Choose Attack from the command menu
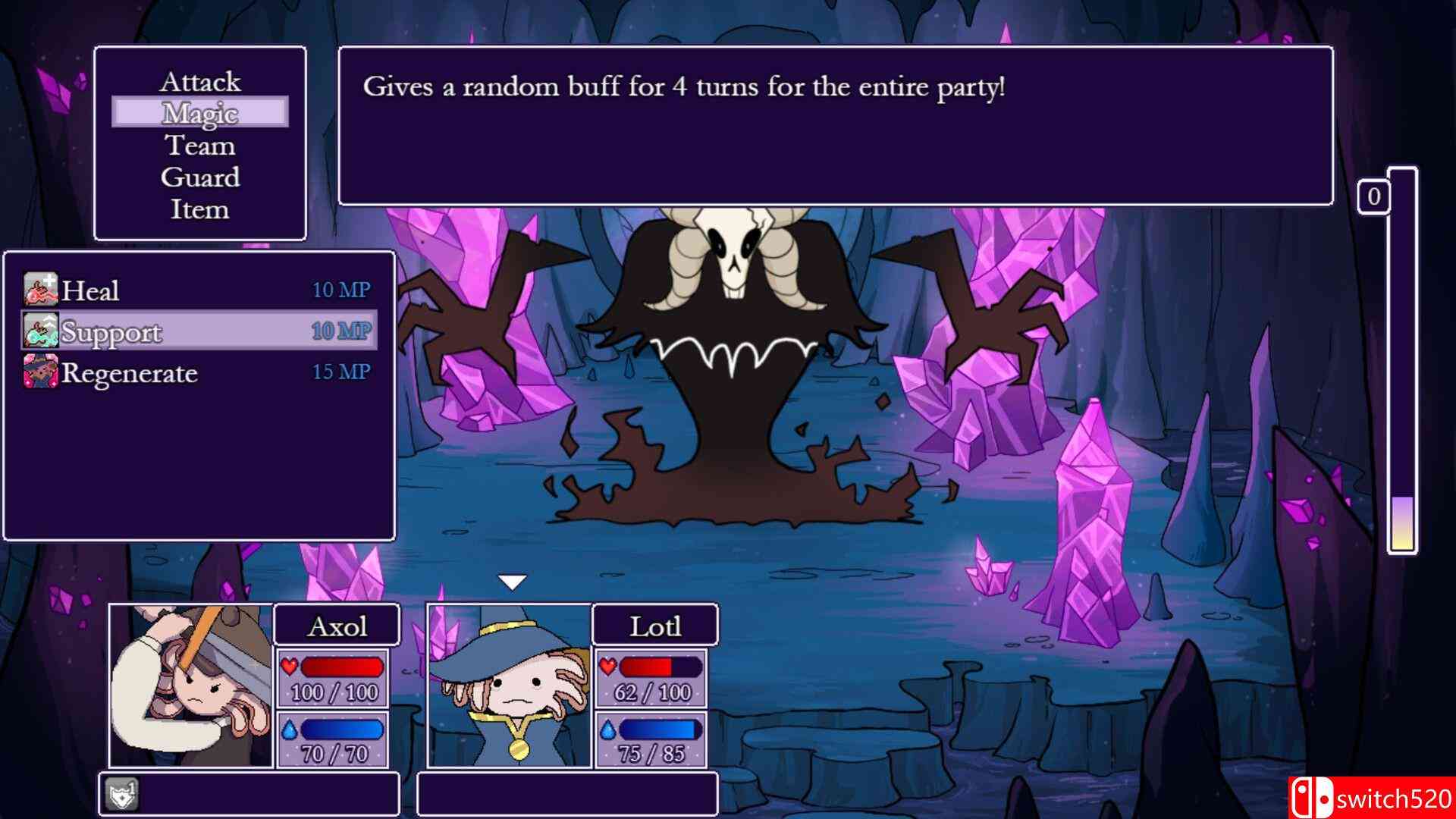 tap(200, 81)
